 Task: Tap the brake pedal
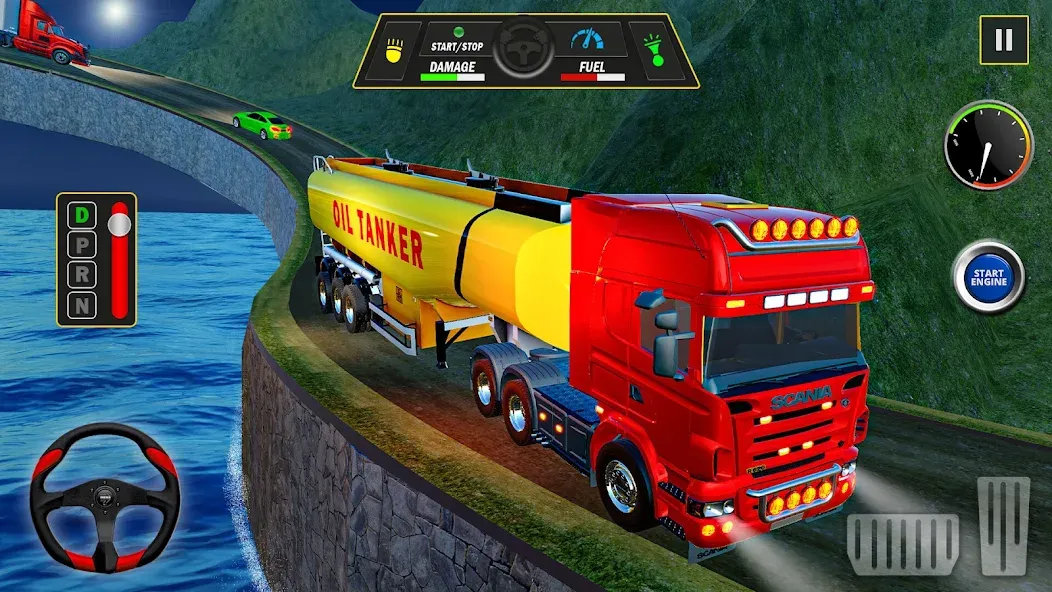(902, 543)
